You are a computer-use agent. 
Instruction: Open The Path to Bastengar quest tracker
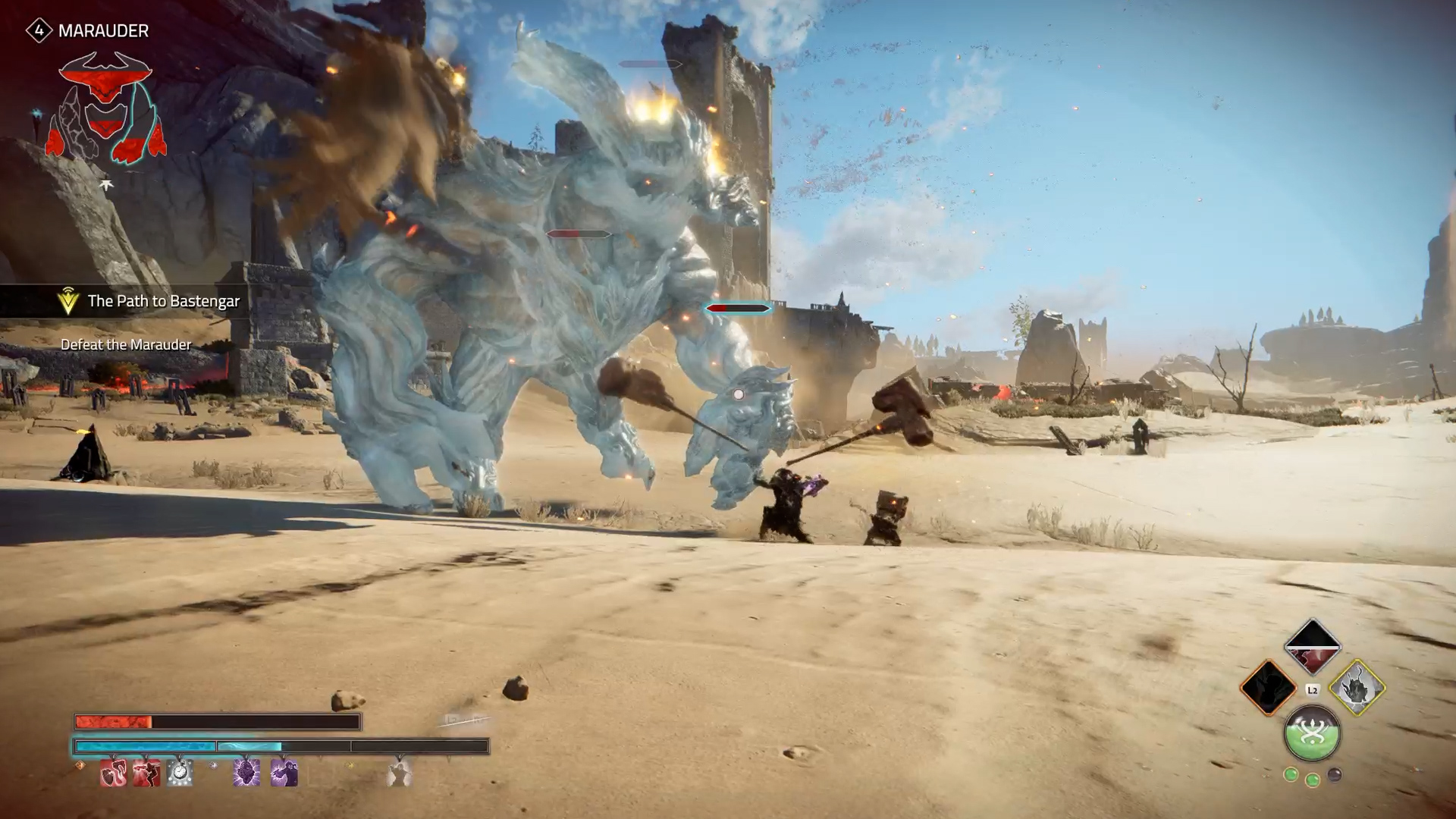click(163, 301)
